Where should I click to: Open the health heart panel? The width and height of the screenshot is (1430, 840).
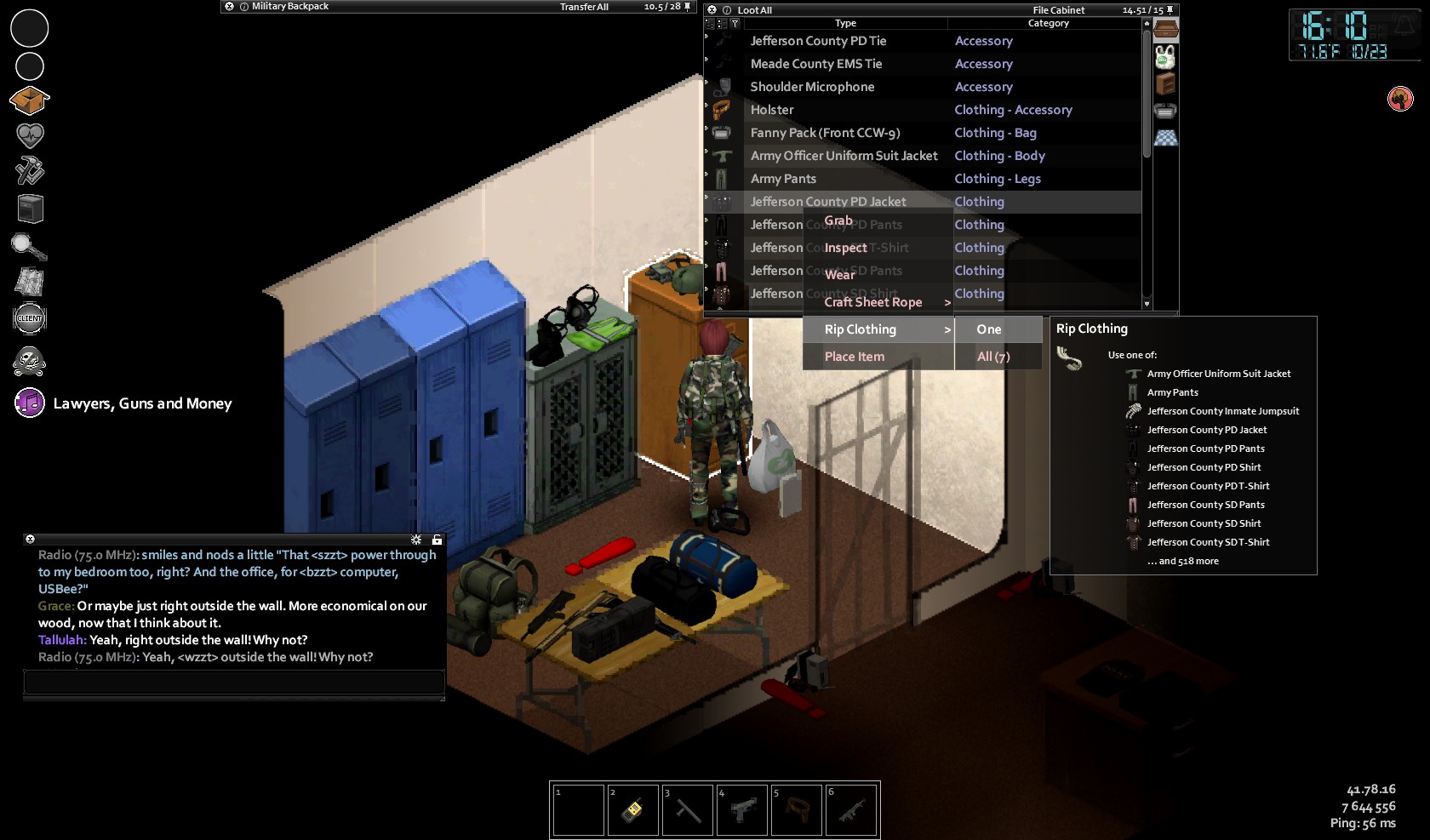pos(29,135)
